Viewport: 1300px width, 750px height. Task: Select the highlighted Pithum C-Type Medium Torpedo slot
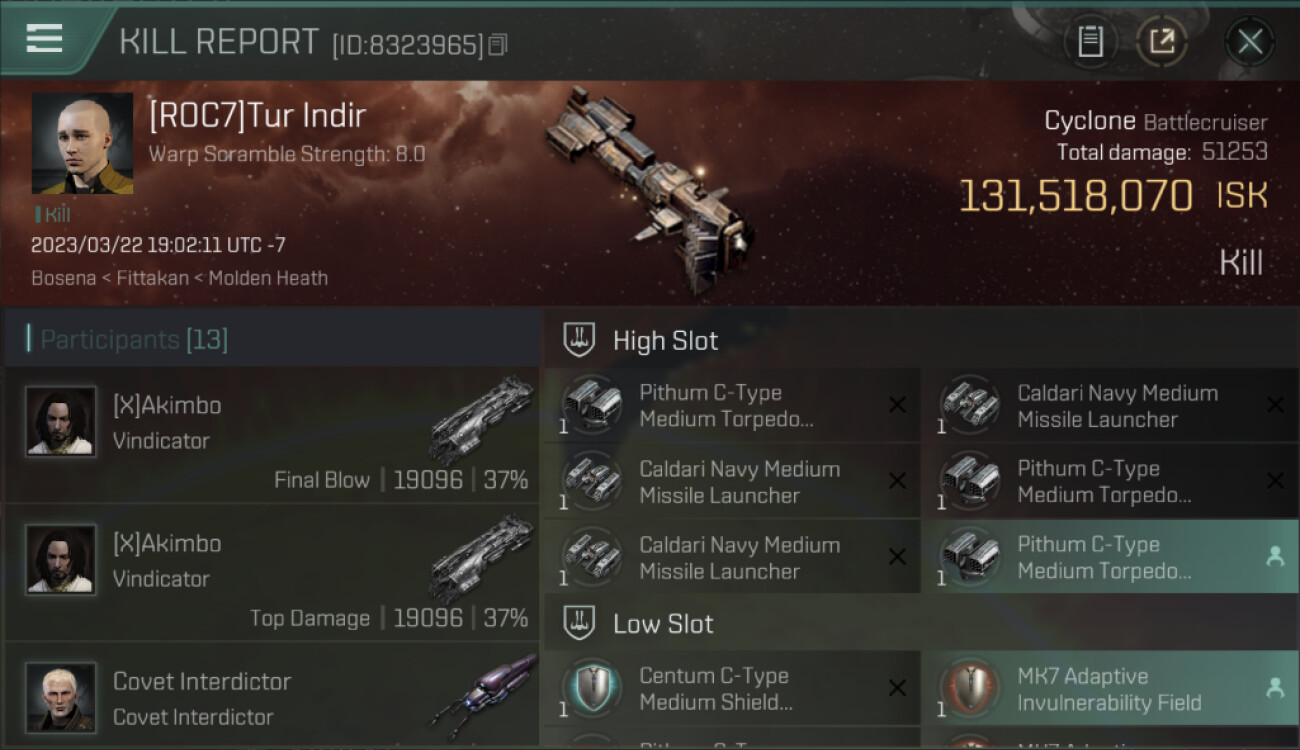[1110, 557]
